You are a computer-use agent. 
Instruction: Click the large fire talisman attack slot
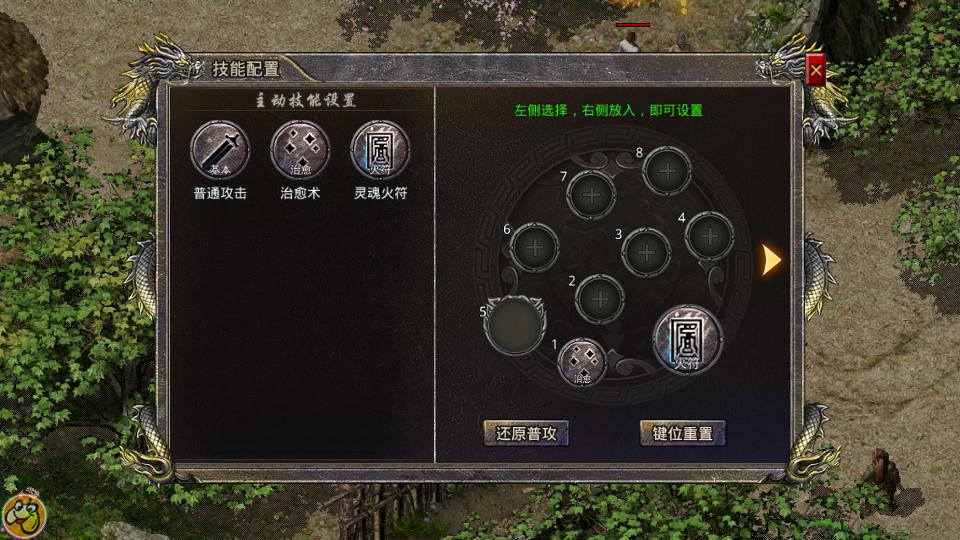coord(687,340)
